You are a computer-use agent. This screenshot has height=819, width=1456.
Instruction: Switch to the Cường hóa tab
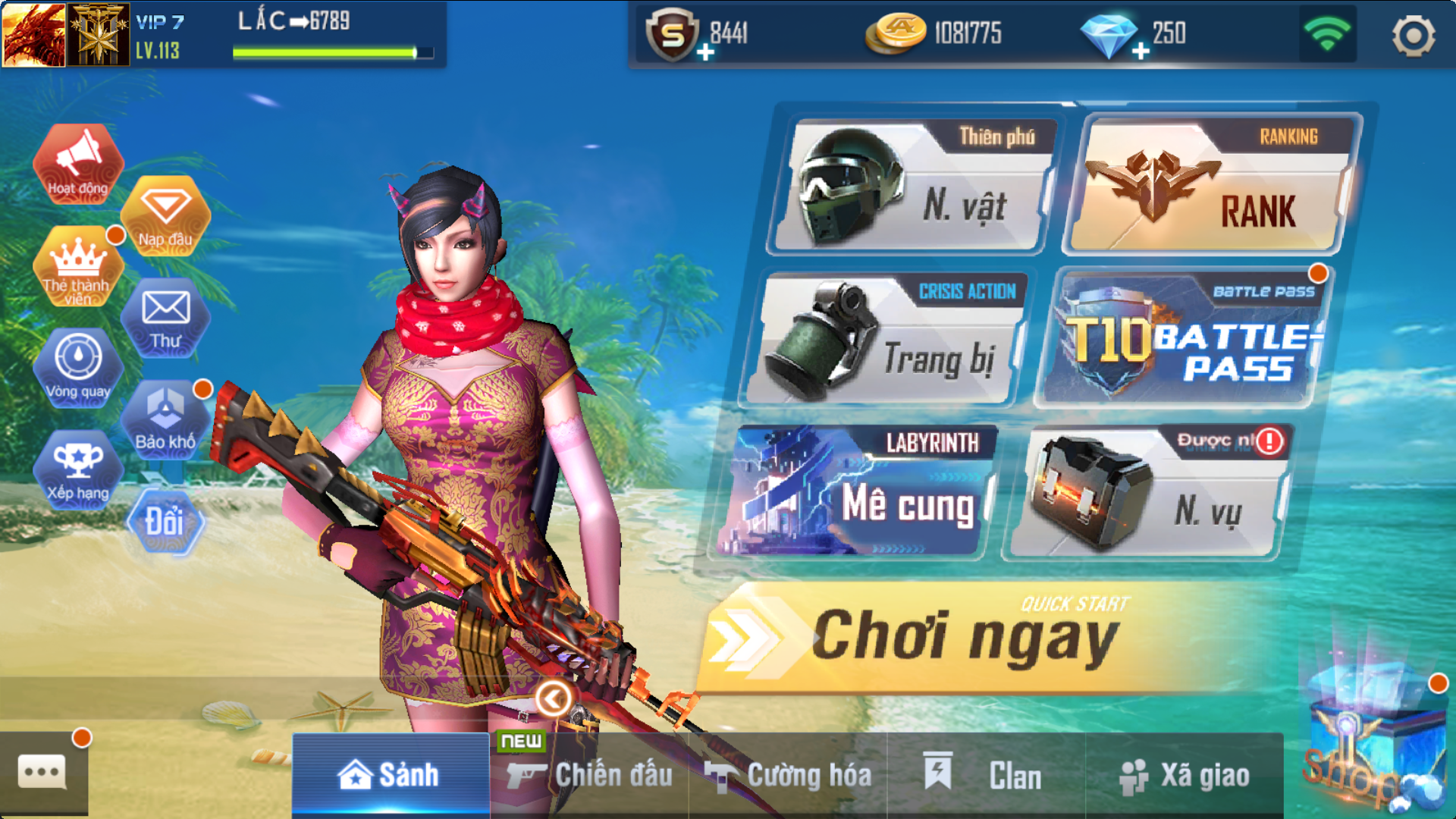(x=789, y=775)
